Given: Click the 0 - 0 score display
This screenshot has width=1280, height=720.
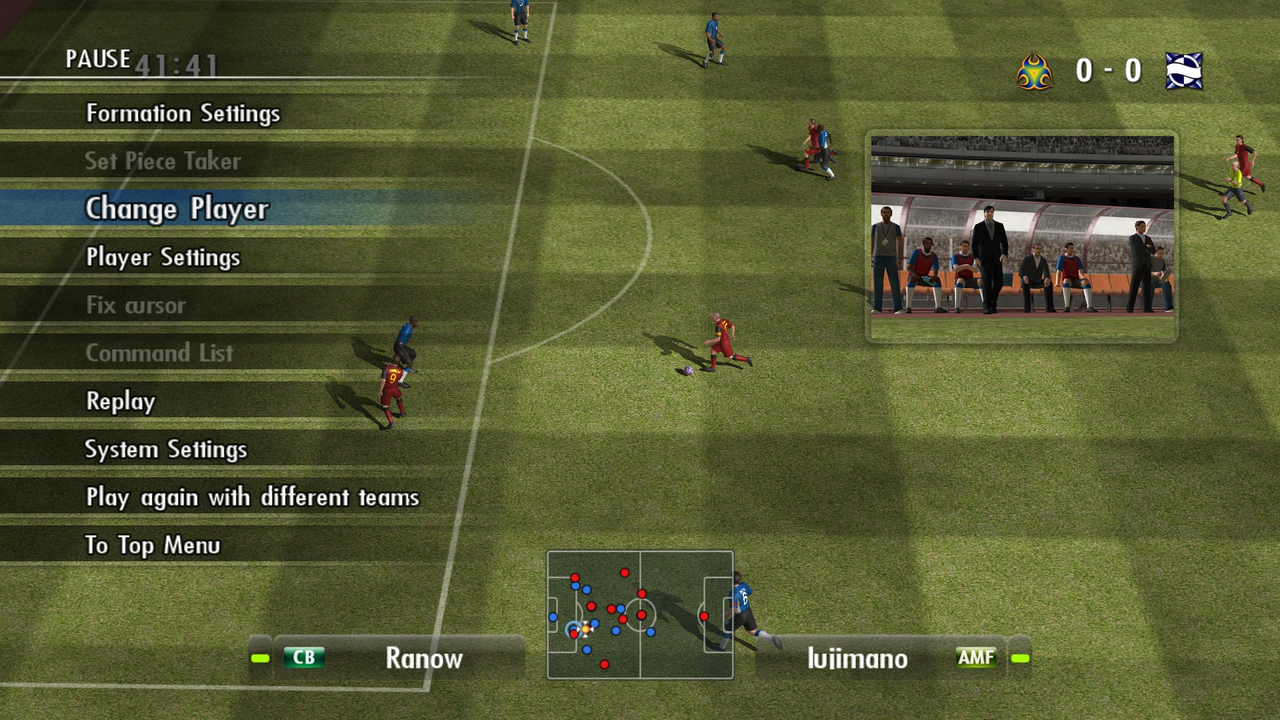Looking at the screenshot, I should coord(1110,70).
